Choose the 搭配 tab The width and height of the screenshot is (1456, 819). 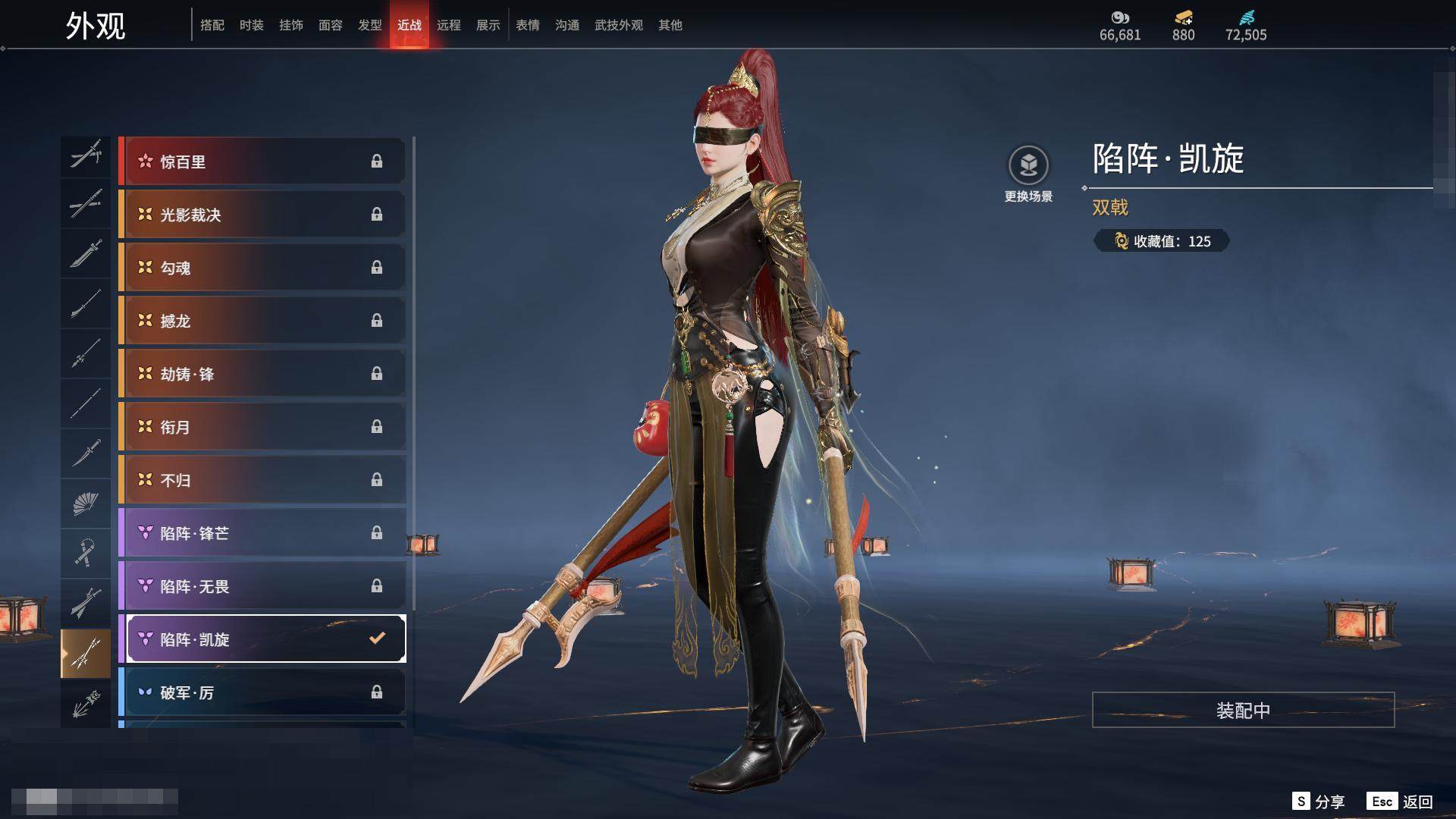coord(212,25)
